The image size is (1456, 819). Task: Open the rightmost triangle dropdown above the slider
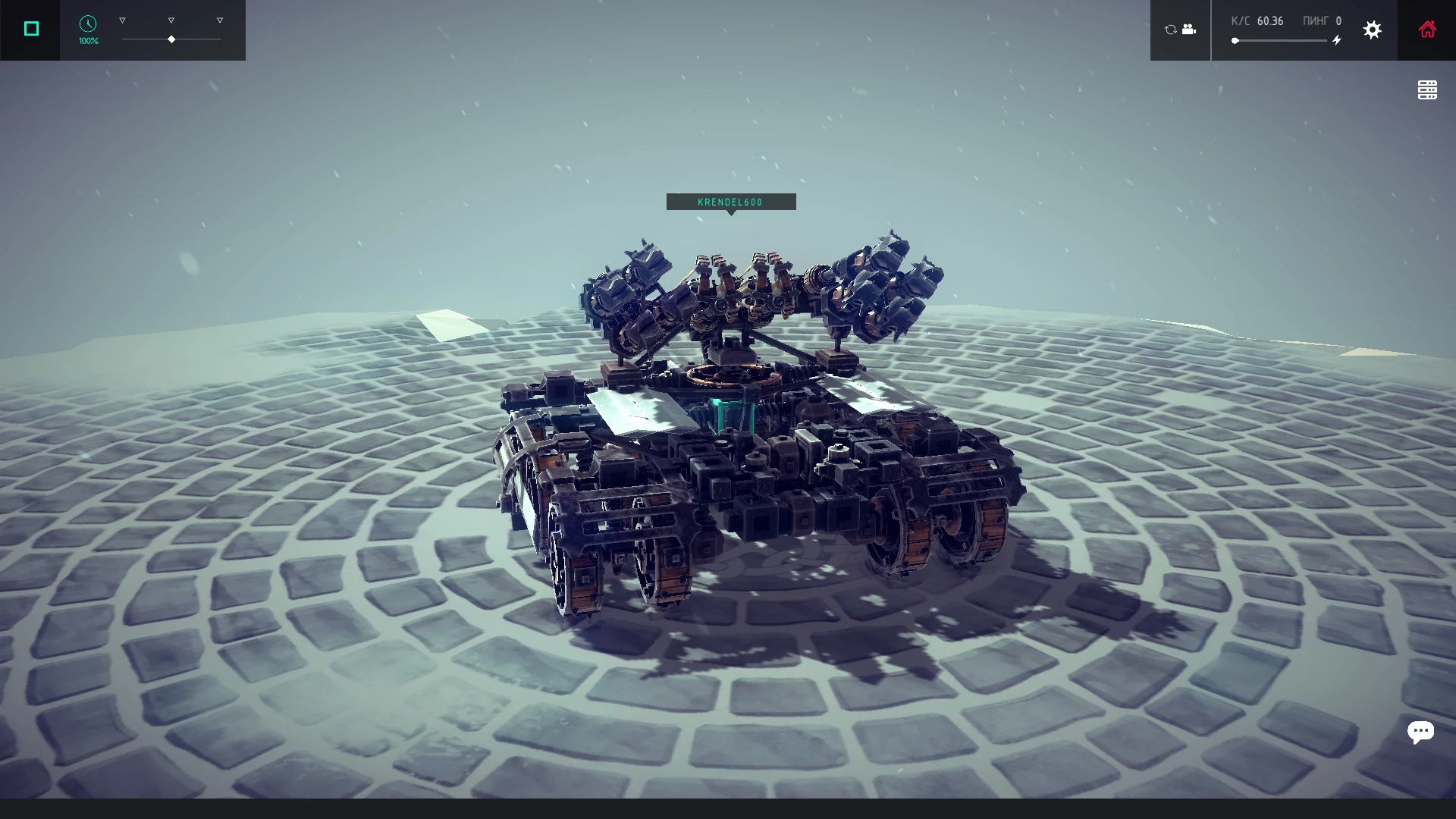point(219,20)
